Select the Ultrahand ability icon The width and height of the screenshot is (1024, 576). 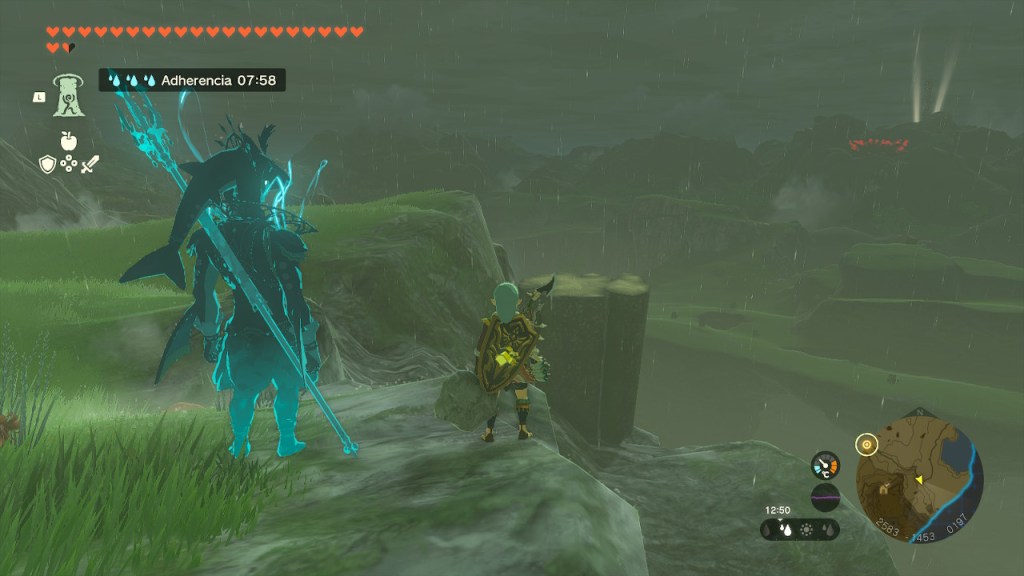(x=68, y=96)
